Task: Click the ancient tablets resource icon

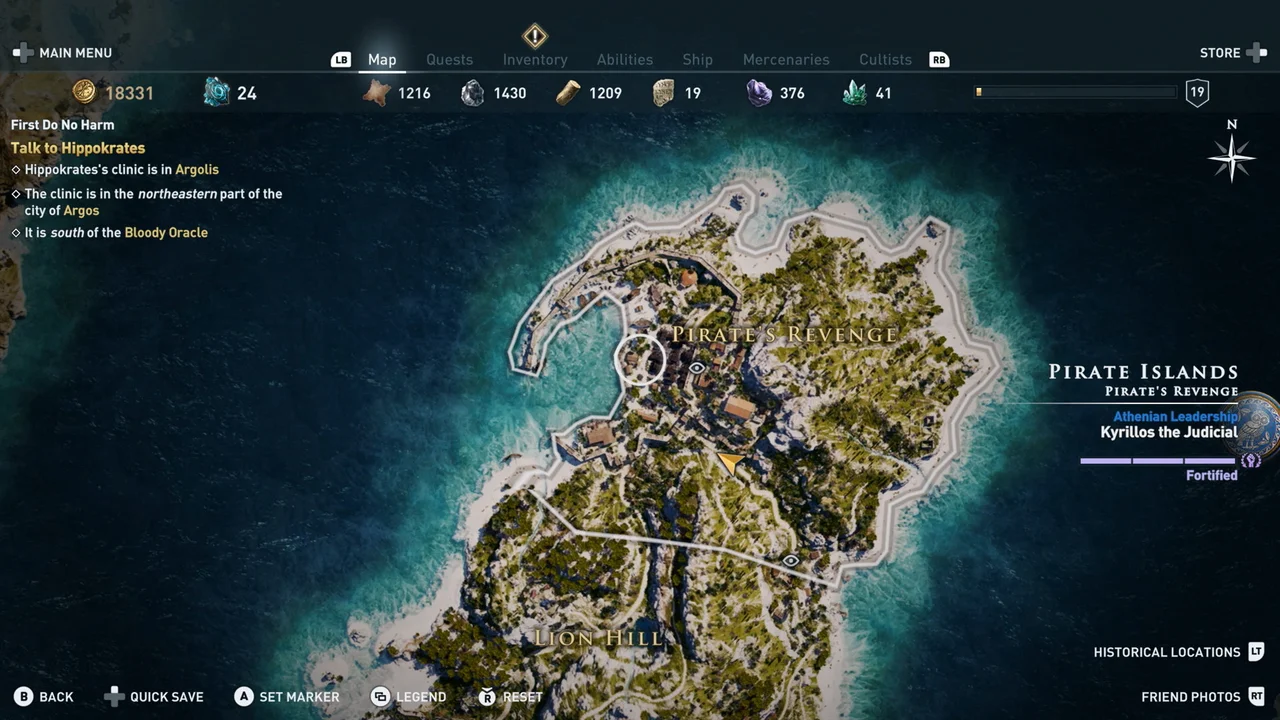Action: [663, 93]
